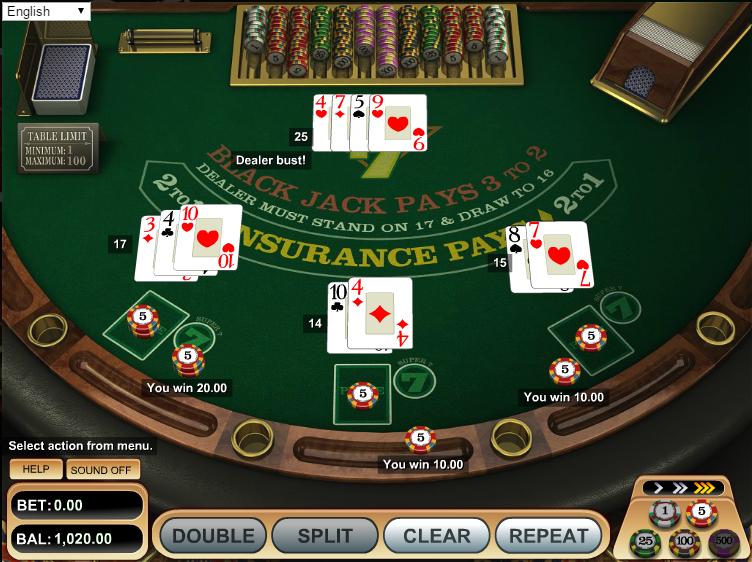This screenshot has height=562, width=752.
Task: Set game speed to single arrow
Action: click(658, 488)
